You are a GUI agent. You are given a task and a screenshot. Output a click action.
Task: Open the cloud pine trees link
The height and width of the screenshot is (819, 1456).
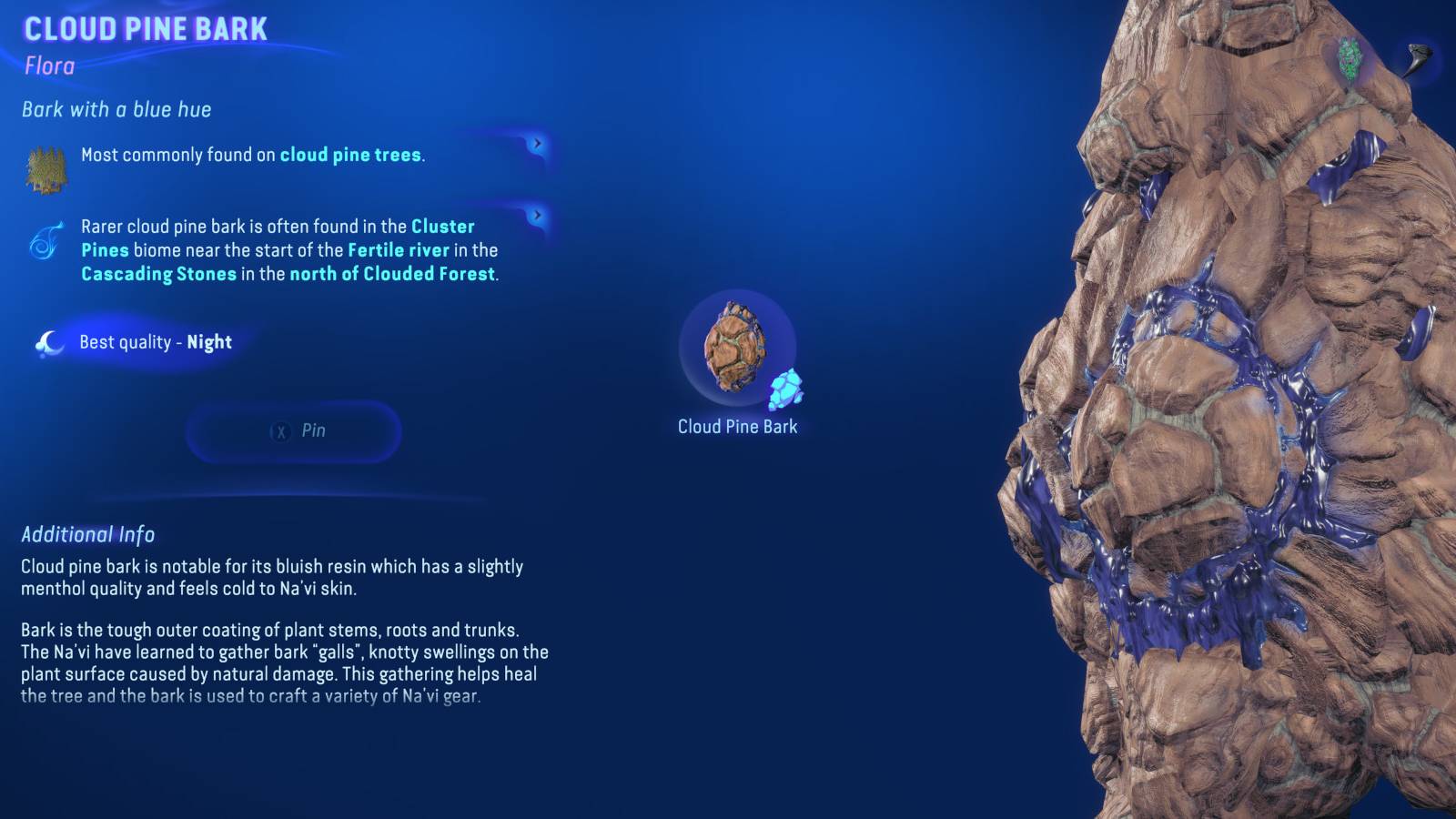click(350, 154)
